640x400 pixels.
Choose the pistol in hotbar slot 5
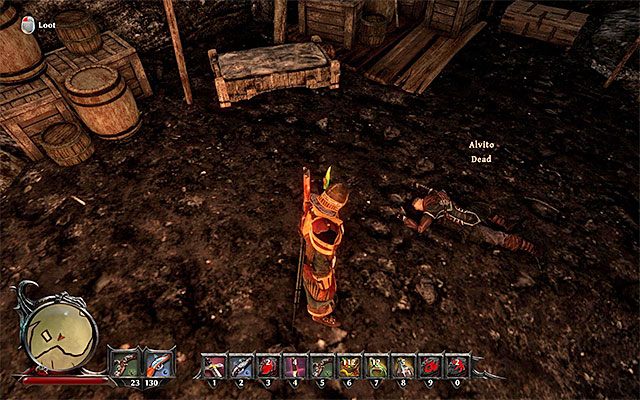(x=322, y=364)
